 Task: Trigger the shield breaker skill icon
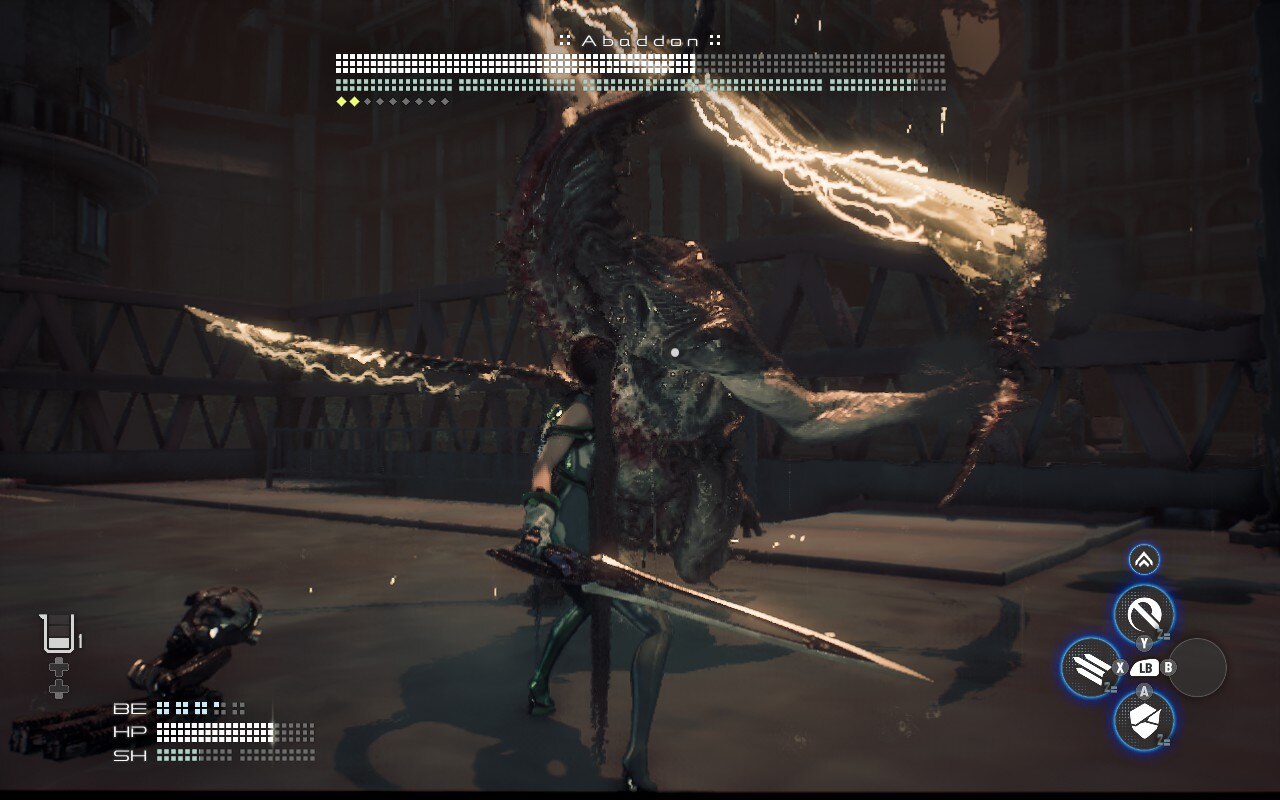(1144, 719)
